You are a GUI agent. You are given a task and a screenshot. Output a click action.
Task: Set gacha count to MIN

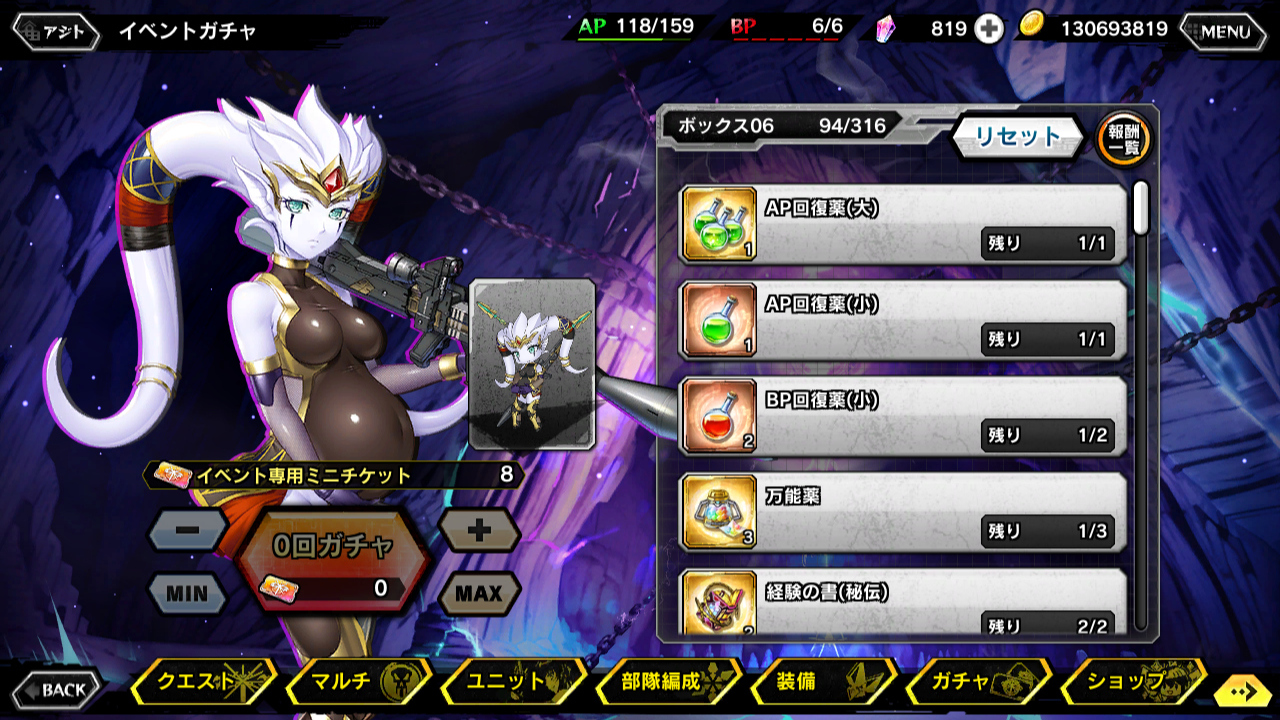tap(187, 593)
